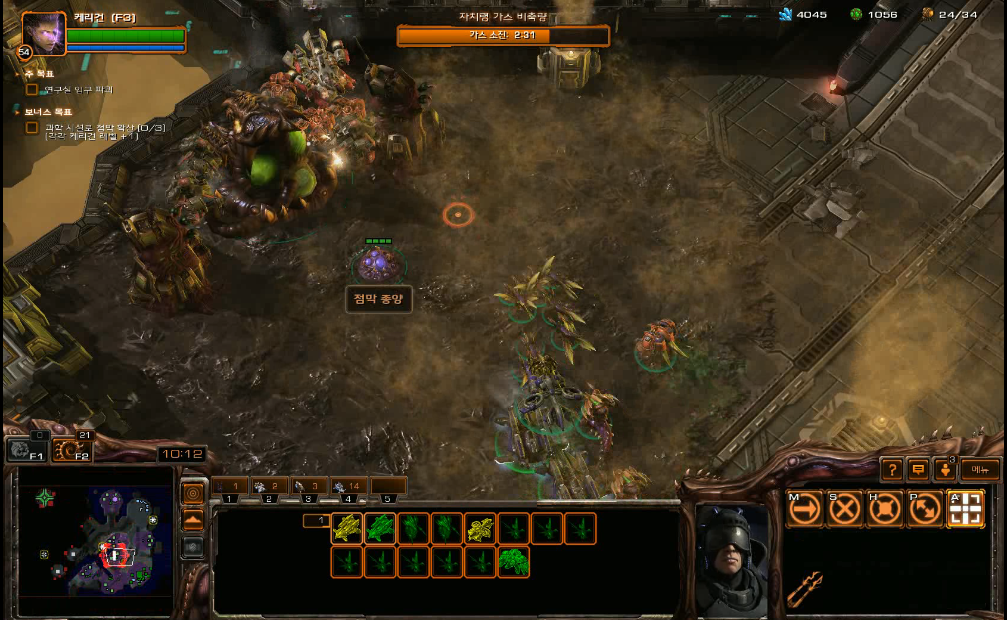
Task: Click the selected unit's portrait
Action: tap(732, 558)
